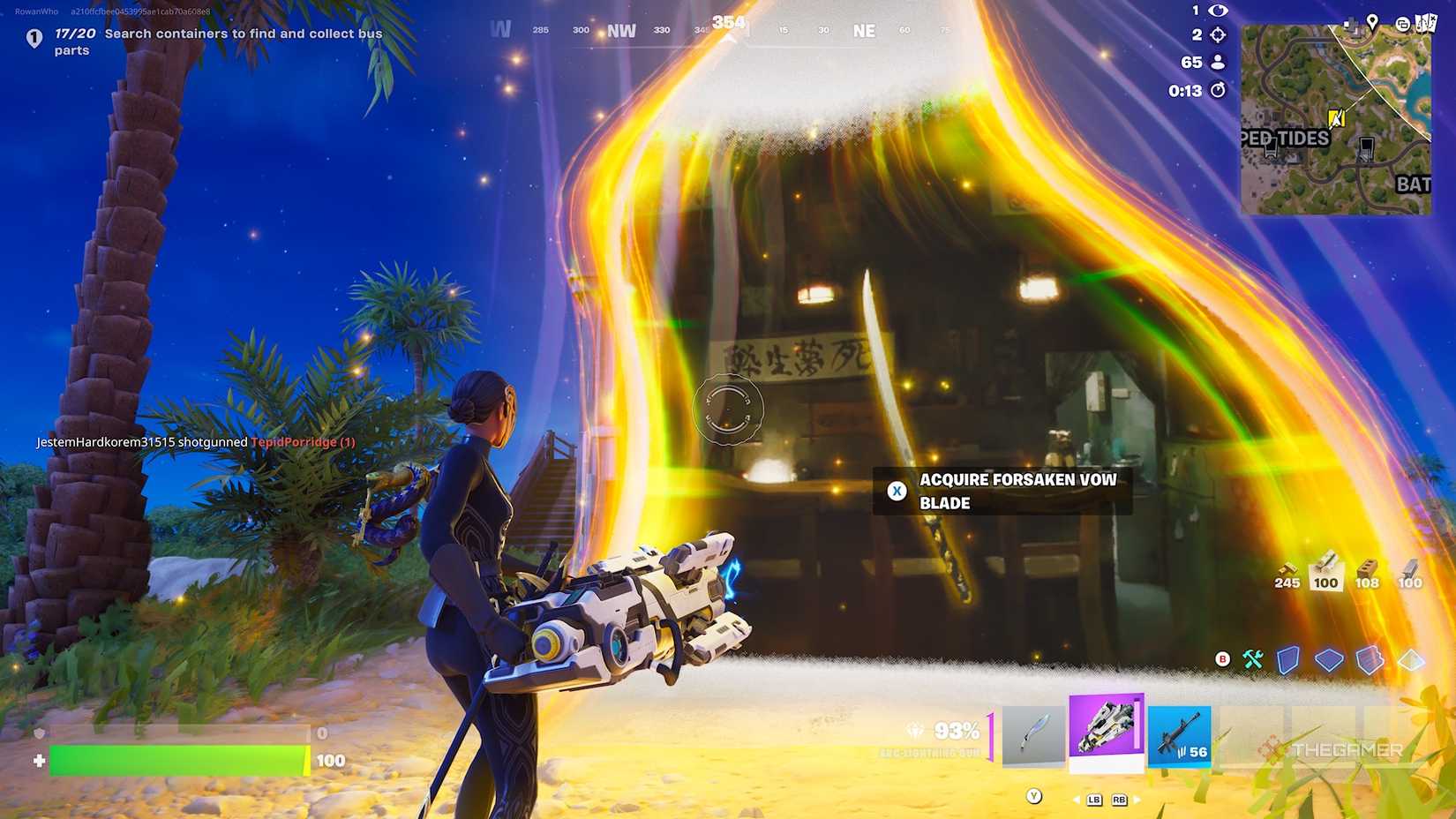Select the stair building piece icon
This screenshot has width=1456, height=819.
click(x=1370, y=659)
